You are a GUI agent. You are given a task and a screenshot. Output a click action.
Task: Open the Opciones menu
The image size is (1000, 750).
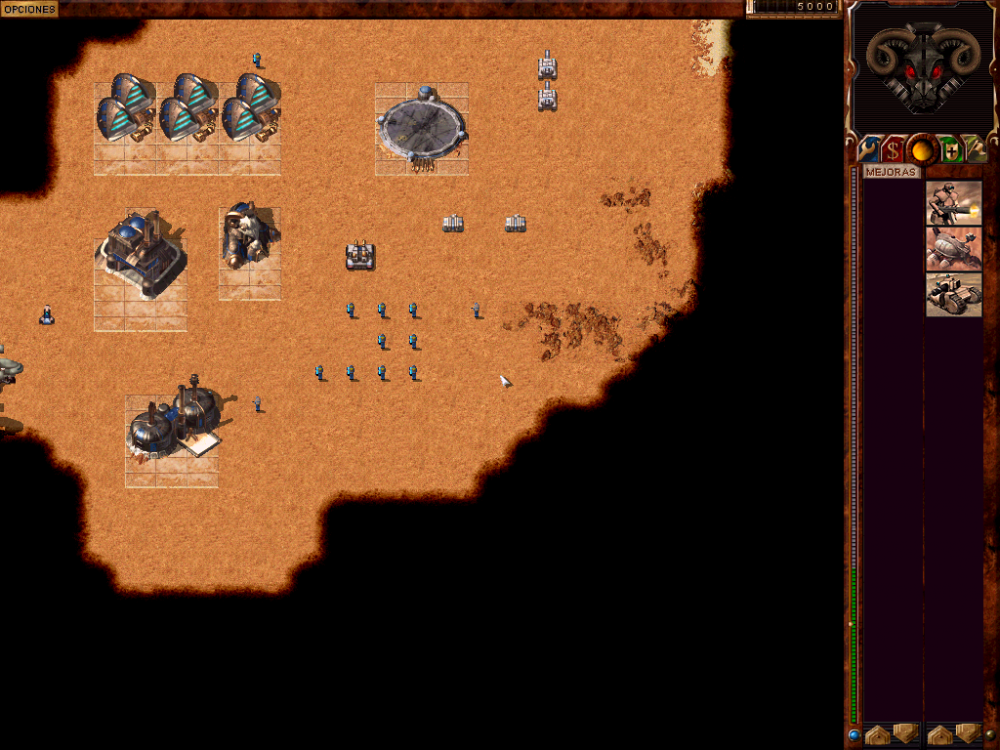click(x=29, y=8)
